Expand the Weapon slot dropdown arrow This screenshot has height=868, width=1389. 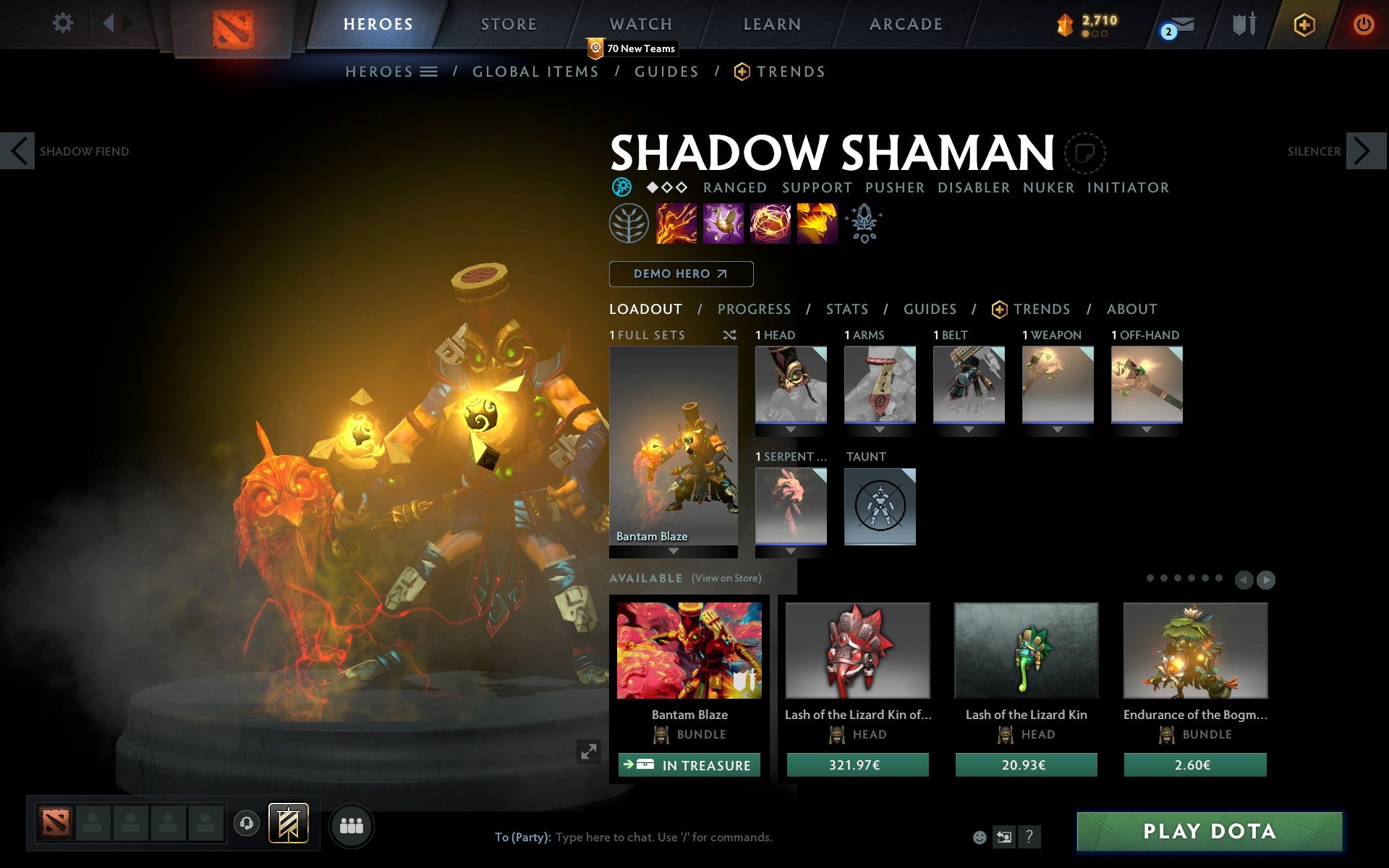click(x=1057, y=428)
